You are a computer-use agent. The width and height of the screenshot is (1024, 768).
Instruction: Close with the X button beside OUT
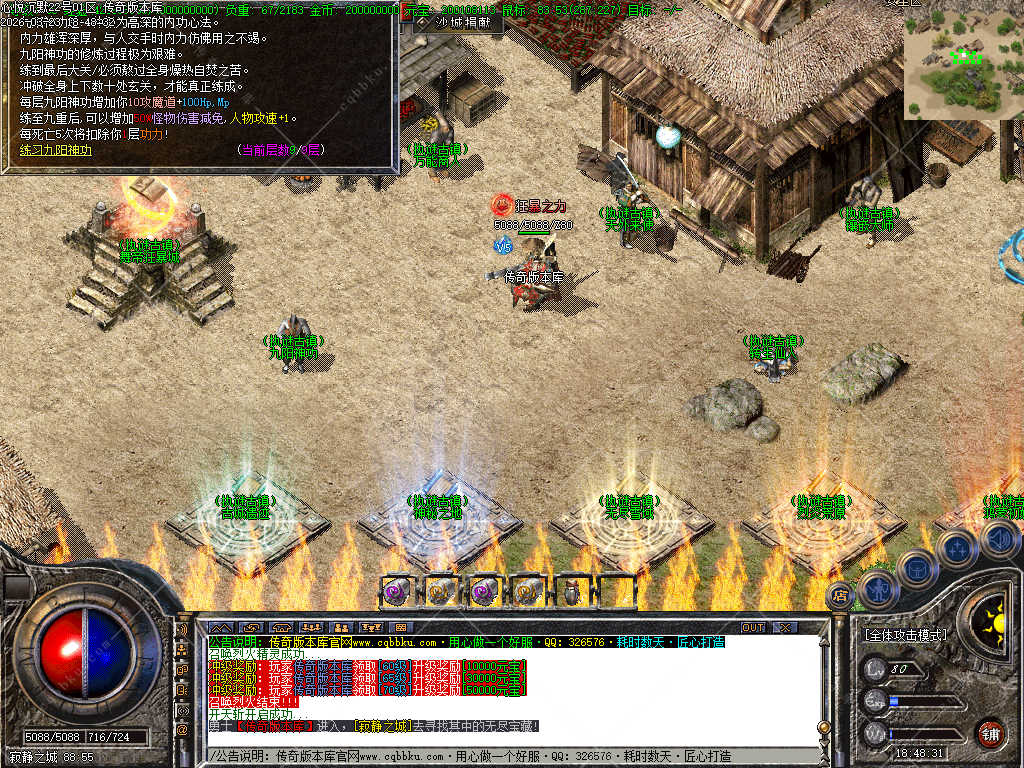click(x=785, y=627)
